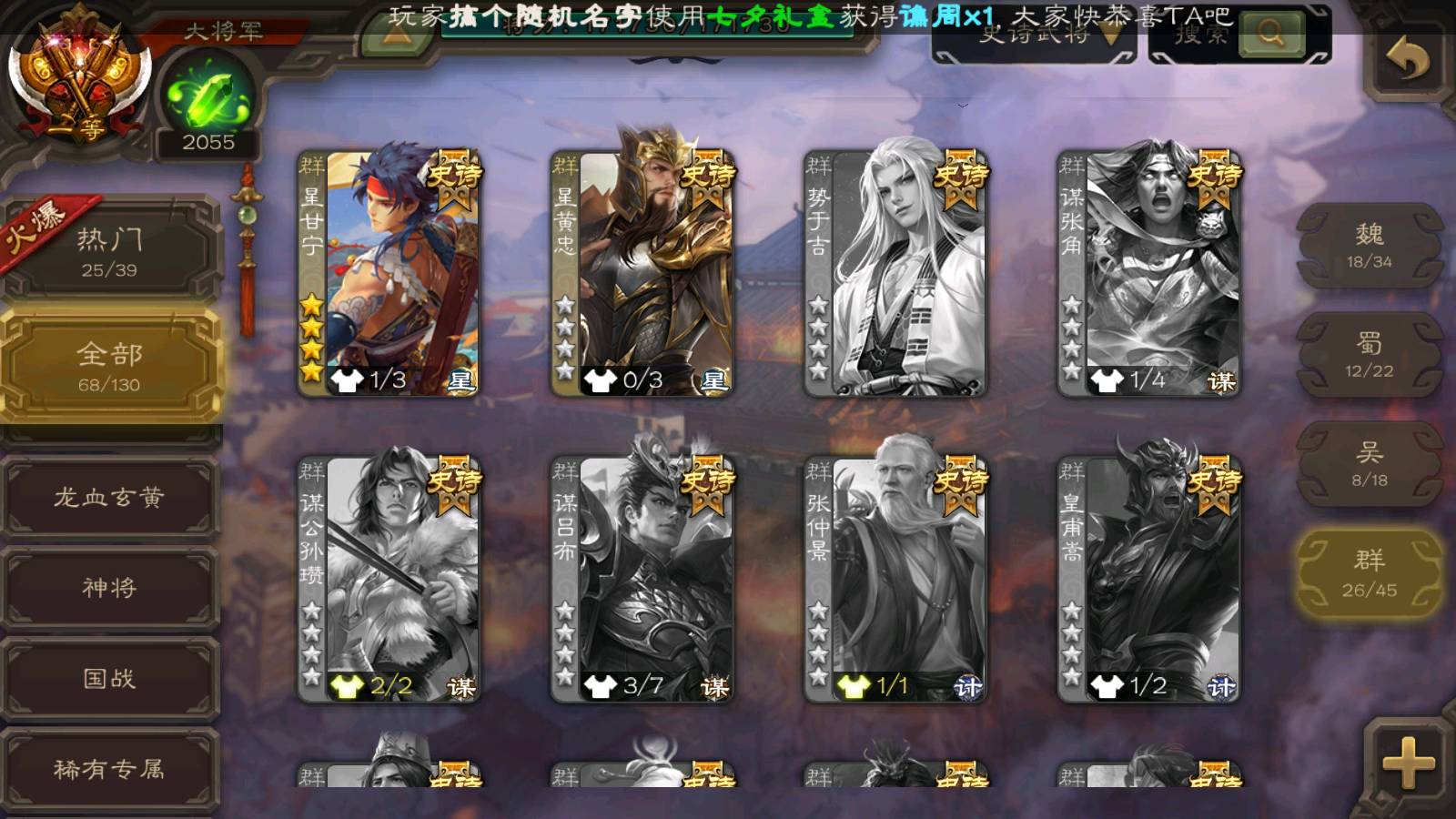Choose the 星黄忠 hero card
Image resolution: width=1456 pixels, height=819 pixels.
(x=642, y=273)
